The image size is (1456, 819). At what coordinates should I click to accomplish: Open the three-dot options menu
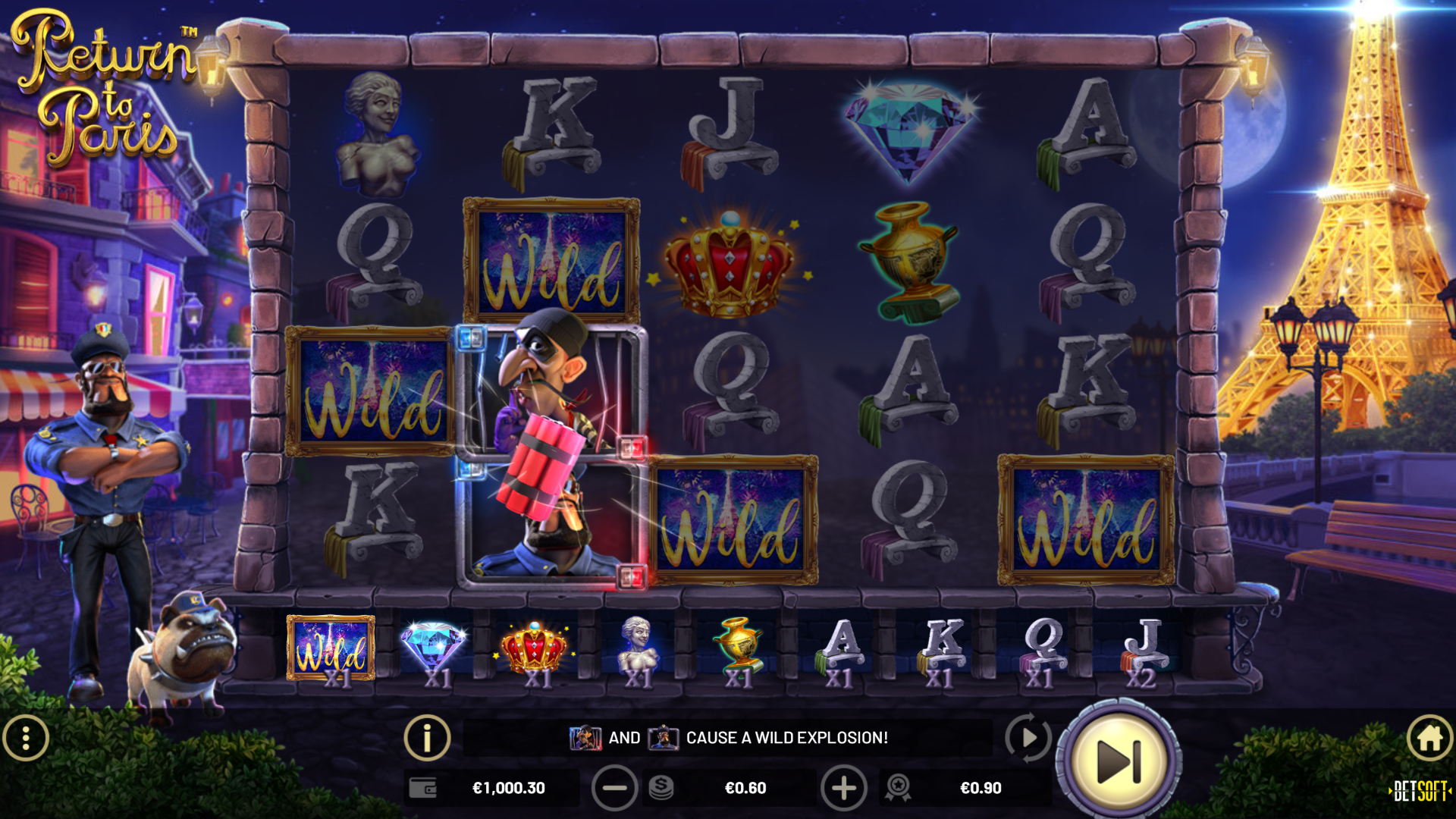tap(26, 738)
